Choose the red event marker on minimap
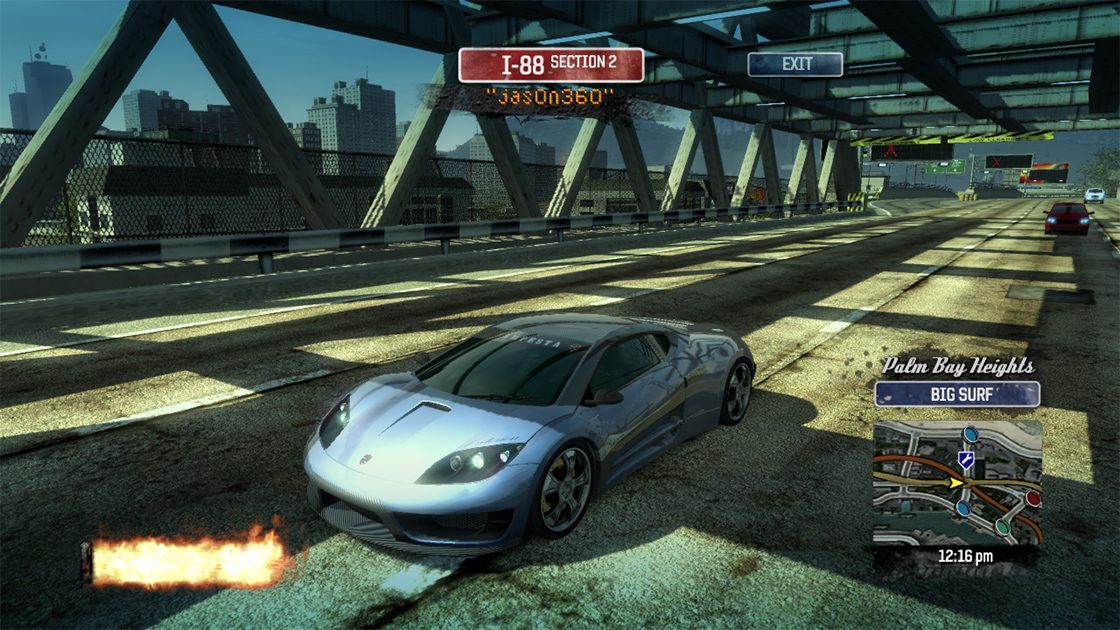This screenshot has width=1120, height=630. coord(1032,497)
